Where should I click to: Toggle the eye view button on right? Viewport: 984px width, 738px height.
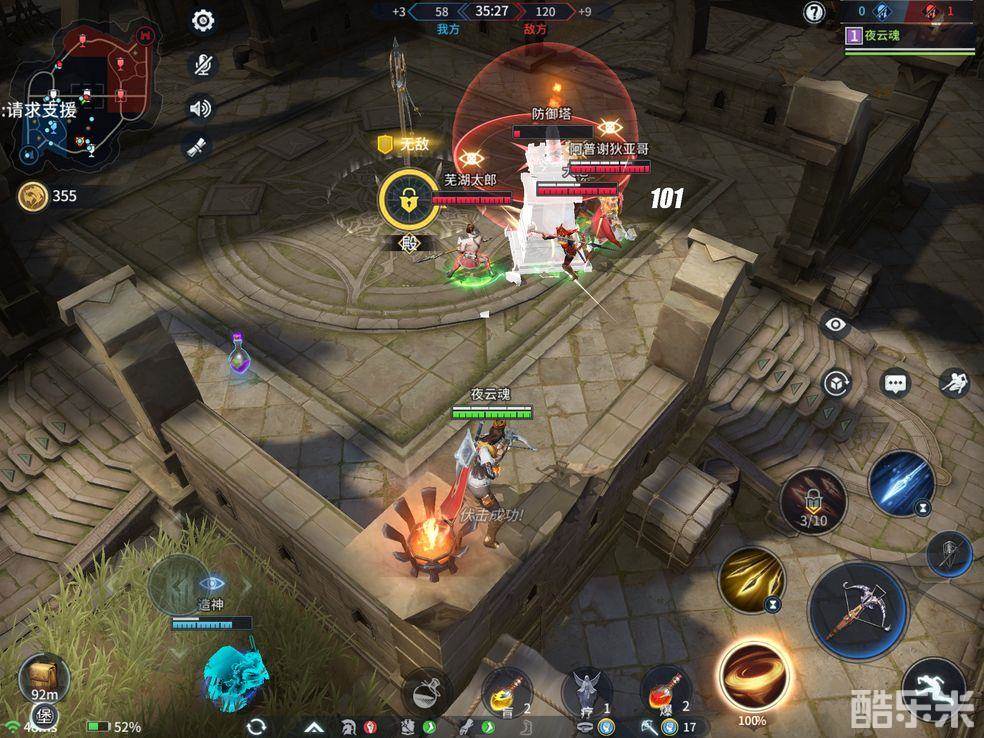click(x=835, y=324)
